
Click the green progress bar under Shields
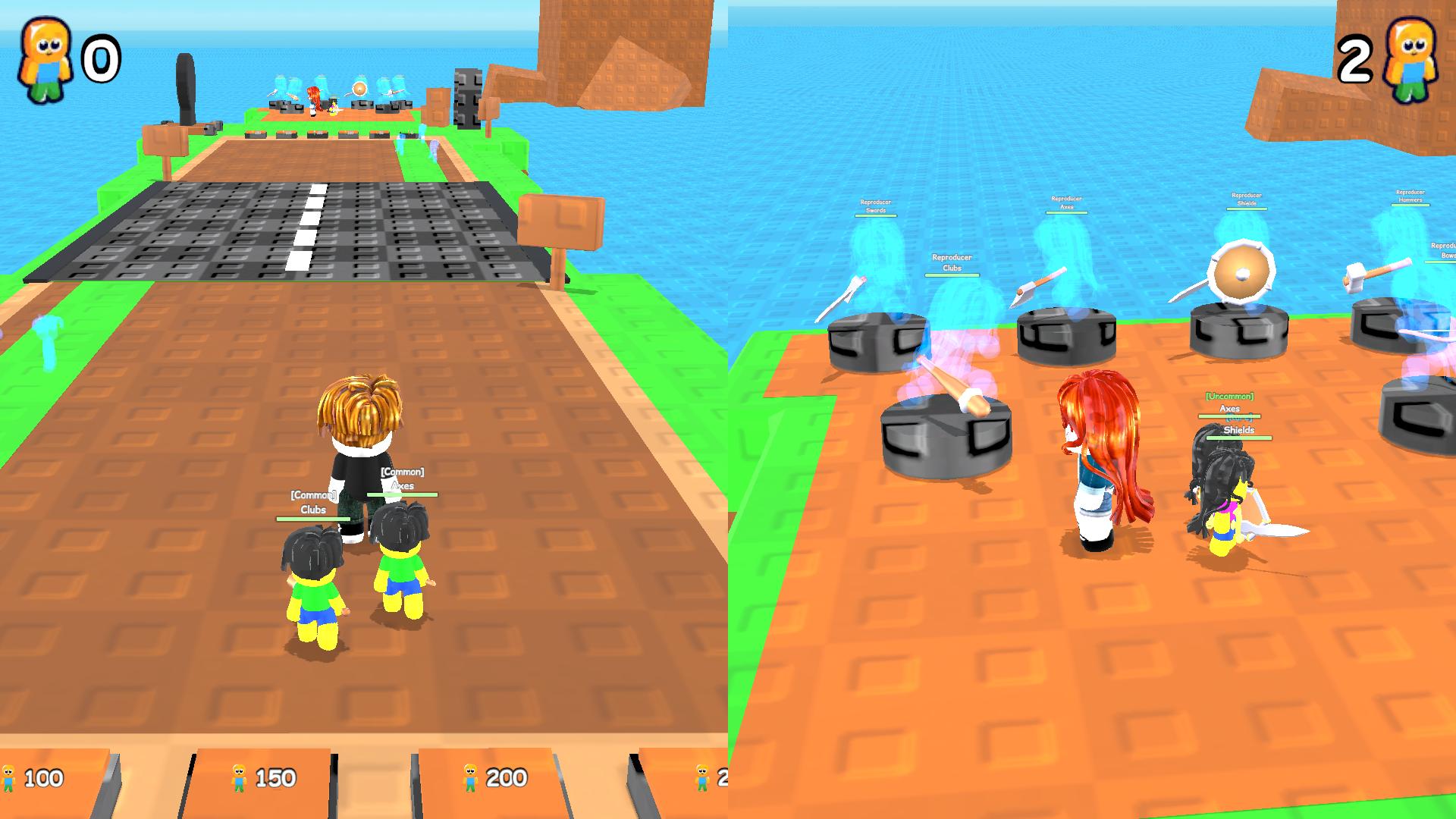(1239, 439)
